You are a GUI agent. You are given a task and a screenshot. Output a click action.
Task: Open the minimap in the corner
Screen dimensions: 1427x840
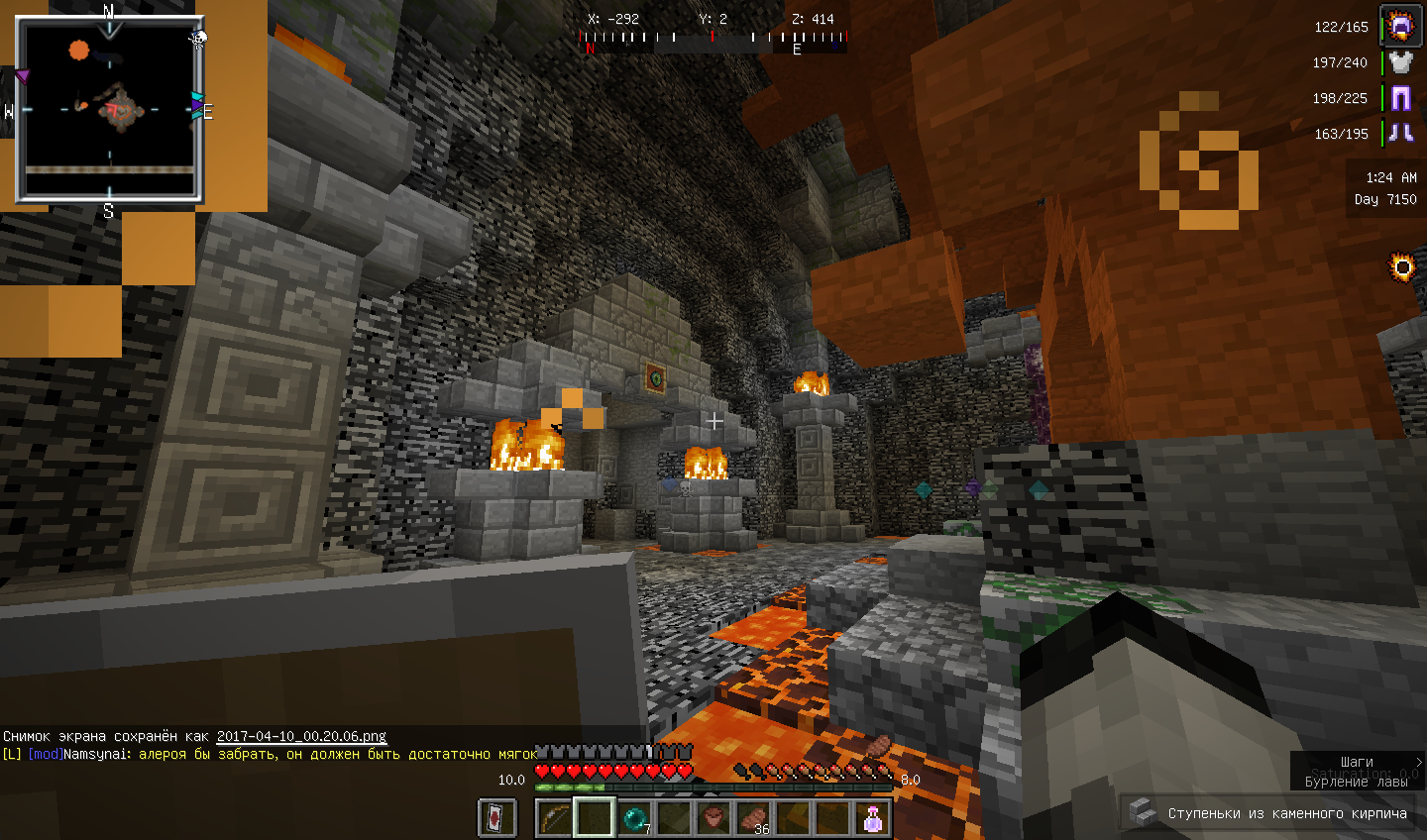pos(109,107)
